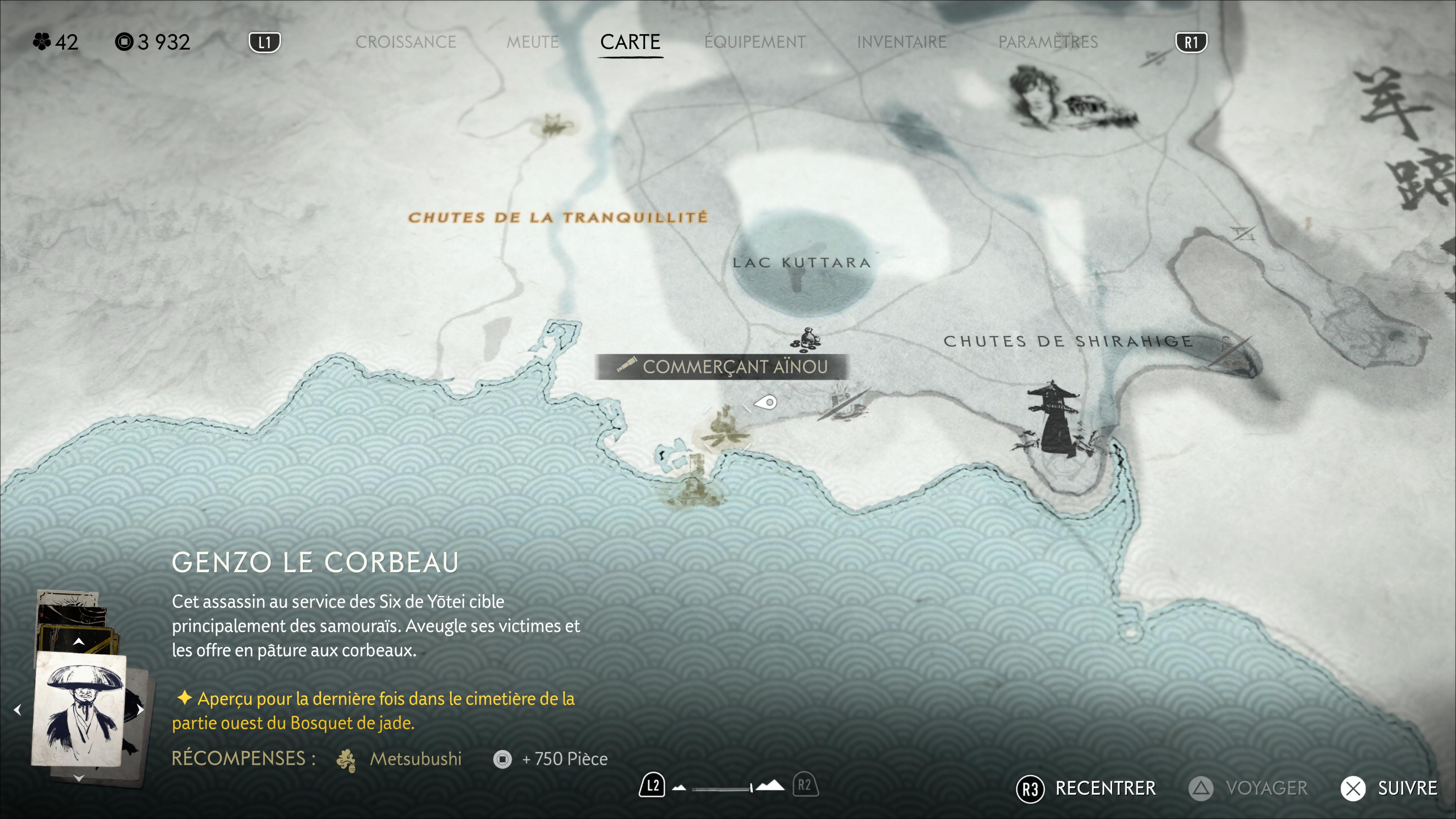Show the next card with right arrow
The width and height of the screenshot is (1456, 819).
140,709
